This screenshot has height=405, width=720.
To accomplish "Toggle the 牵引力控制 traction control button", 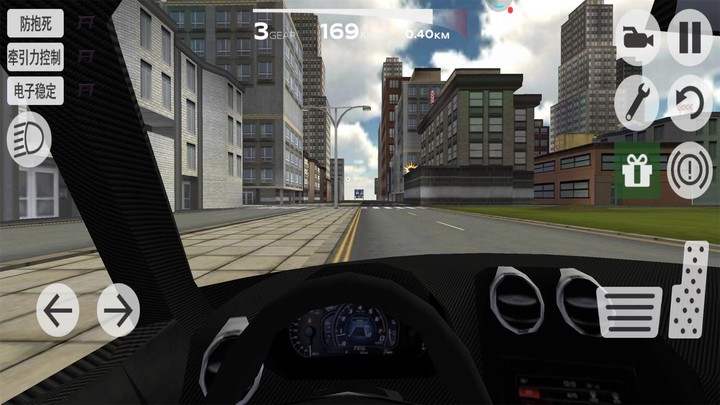I will click(35, 56).
